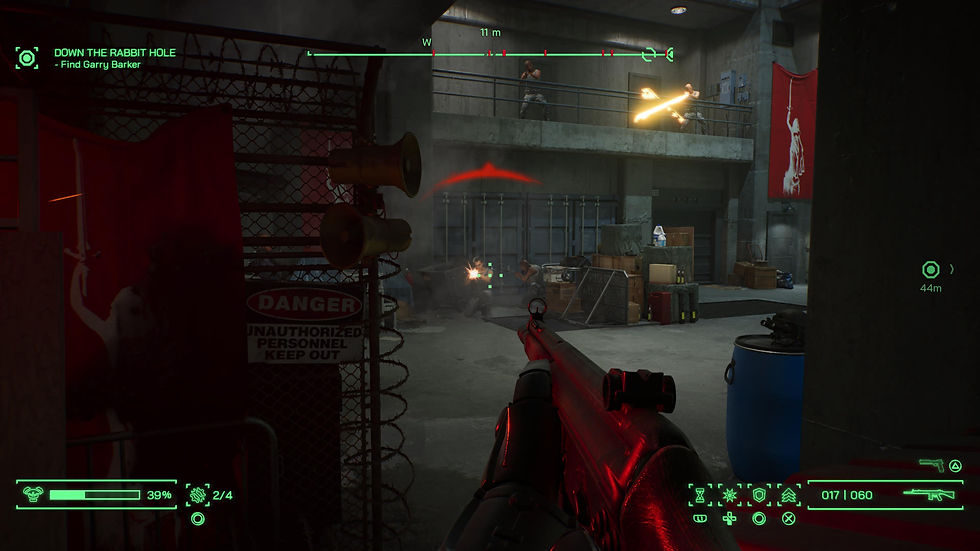Click the objective waypoint marker showing 44m
Screen dimensions: 980x551
point(931,269)
